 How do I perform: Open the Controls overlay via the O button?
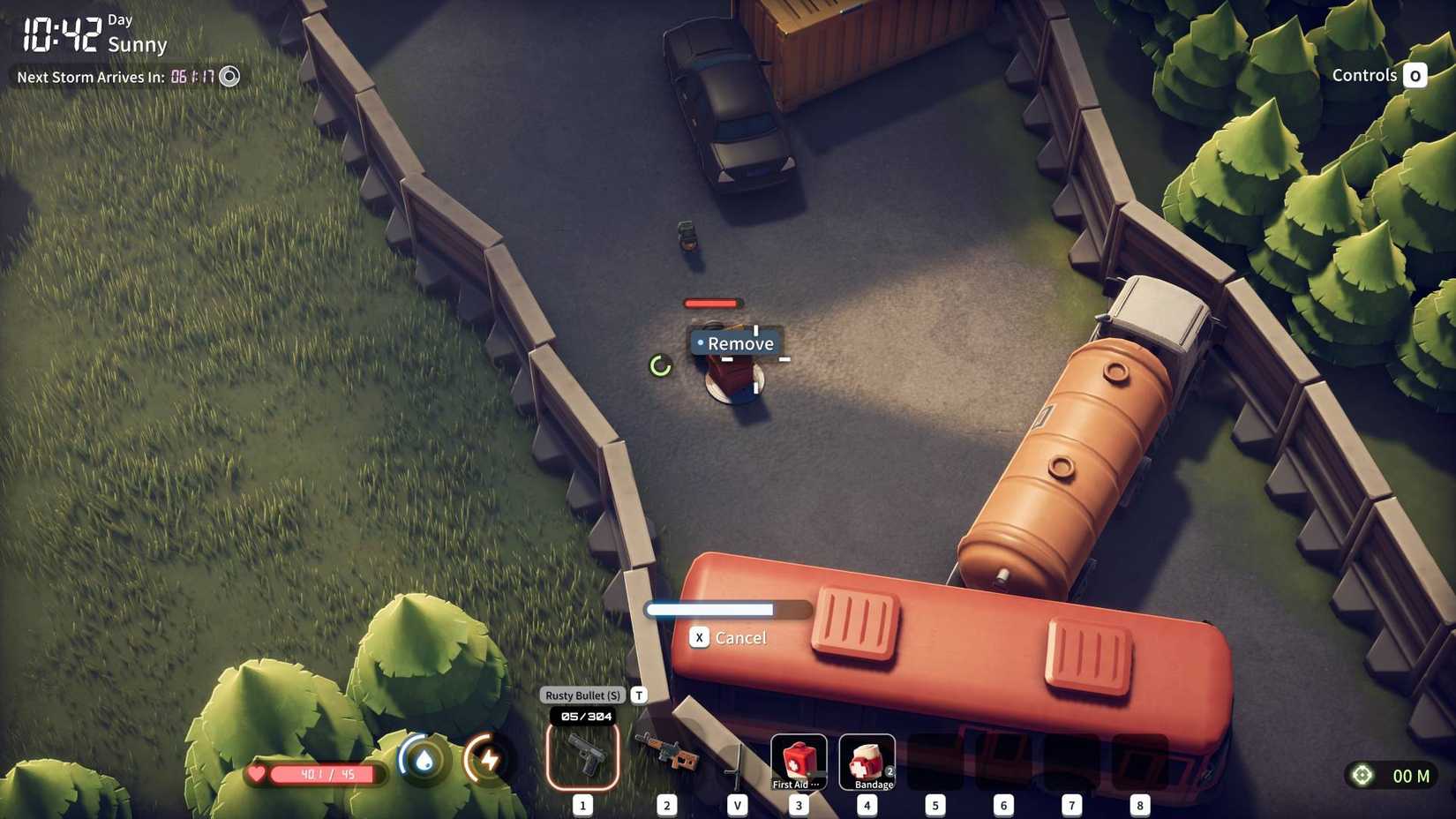pos(1416,75)
